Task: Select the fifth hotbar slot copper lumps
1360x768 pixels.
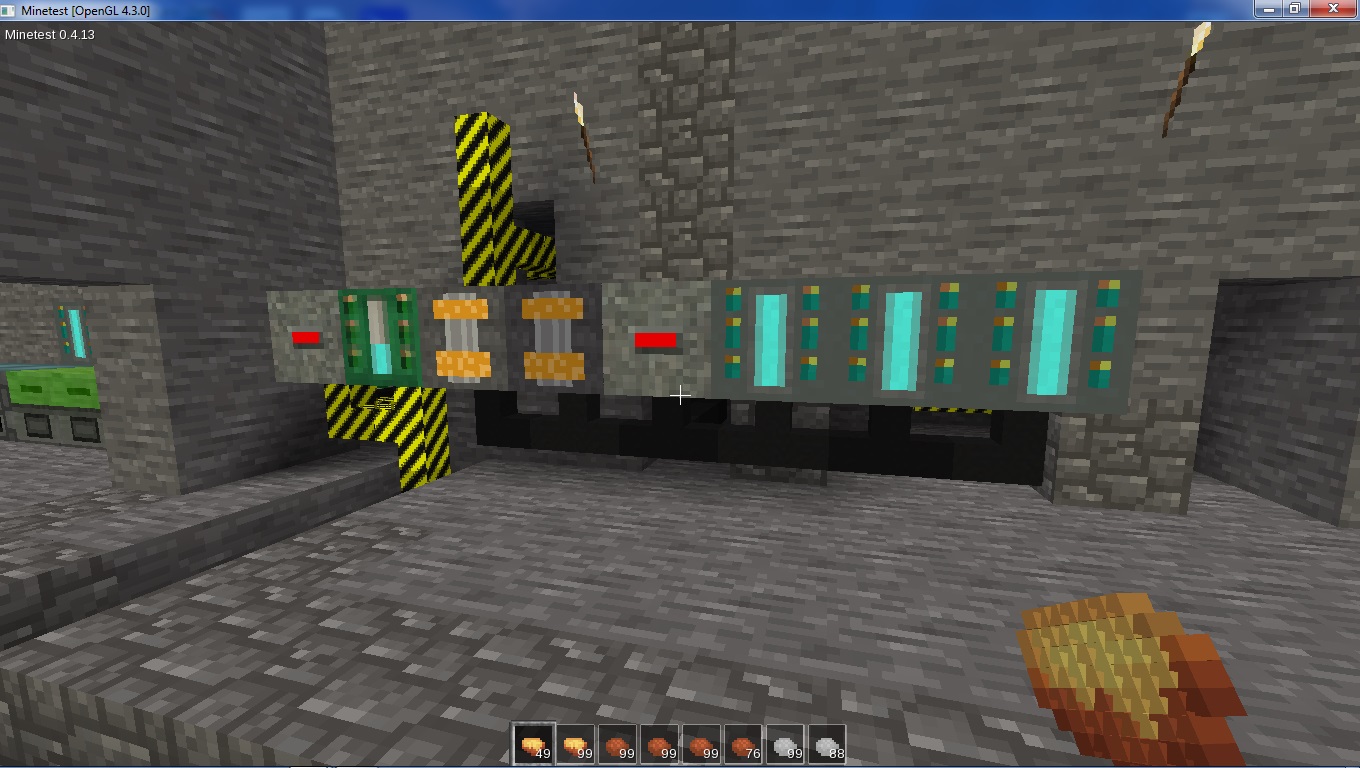Action: coord(702,745)
